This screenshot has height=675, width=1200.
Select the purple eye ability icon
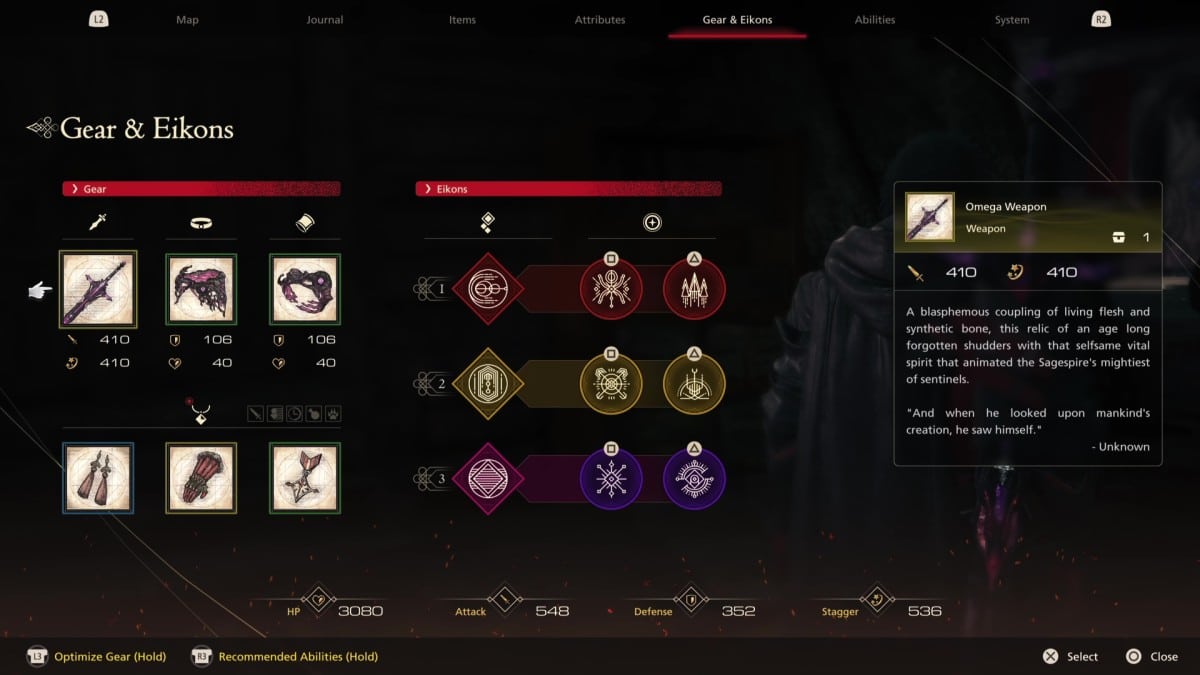click(694, 478)
